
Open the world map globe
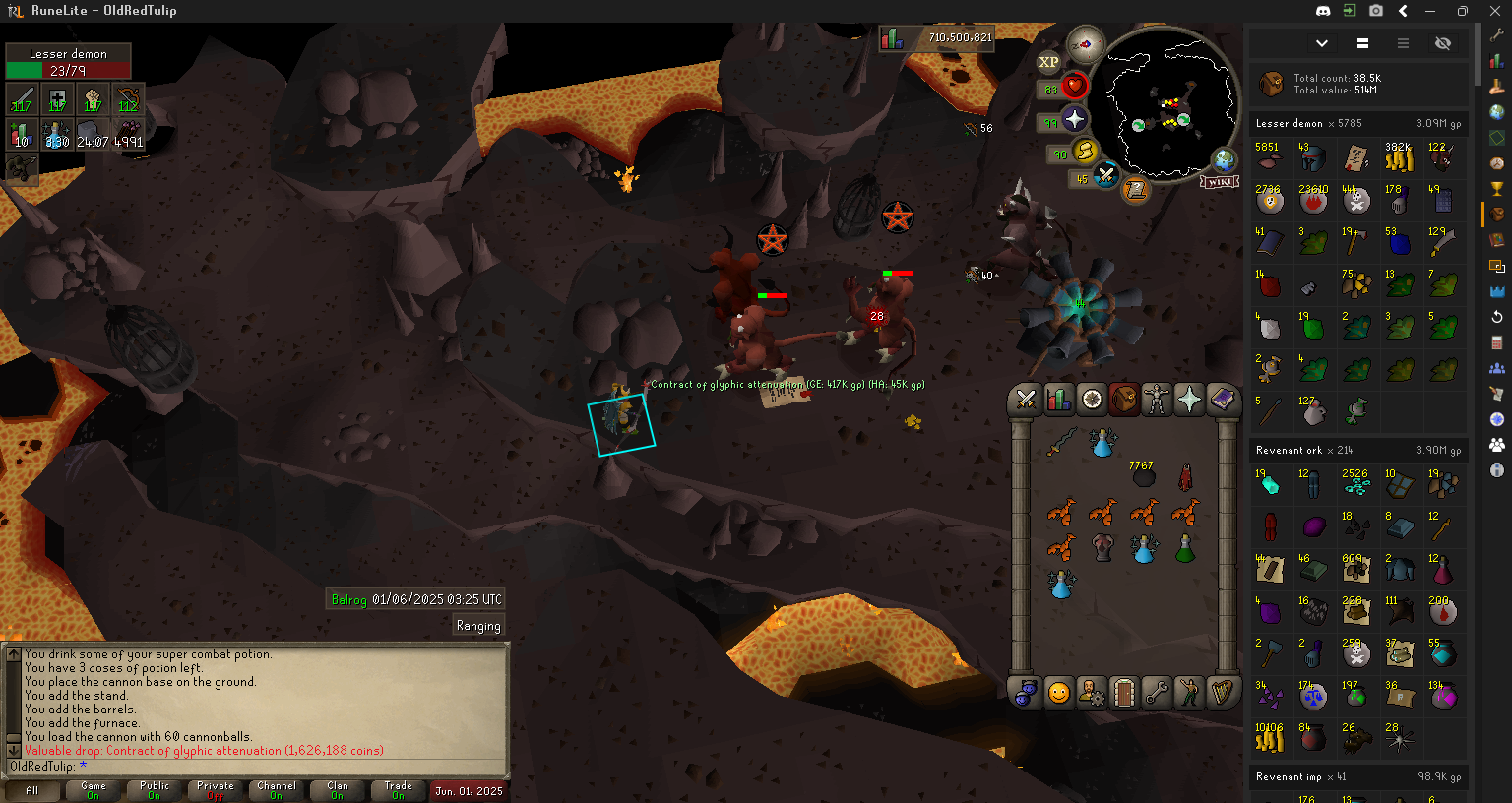coord(1225,159)
